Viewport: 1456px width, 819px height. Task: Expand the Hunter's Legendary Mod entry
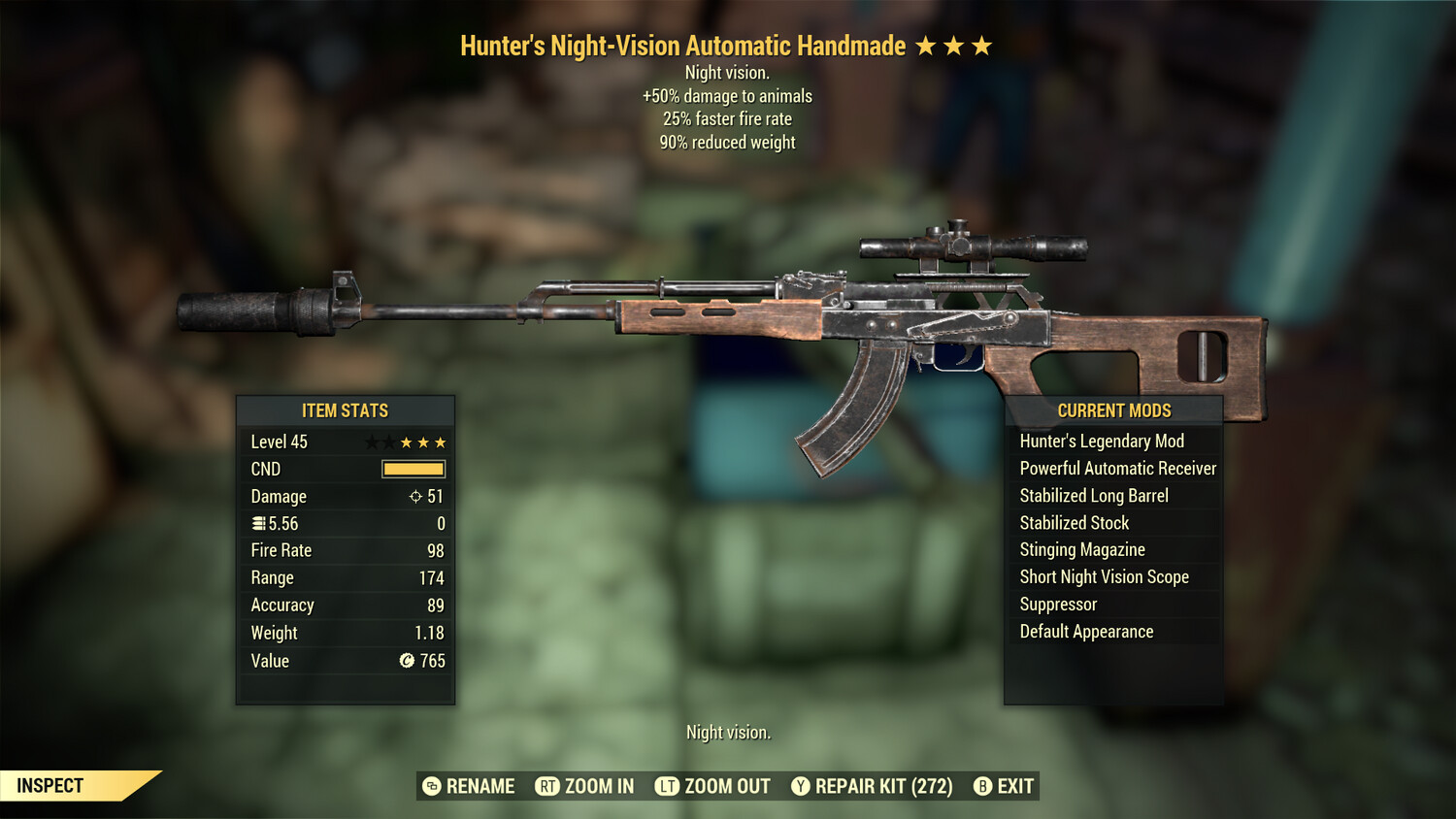point(1102,441)
